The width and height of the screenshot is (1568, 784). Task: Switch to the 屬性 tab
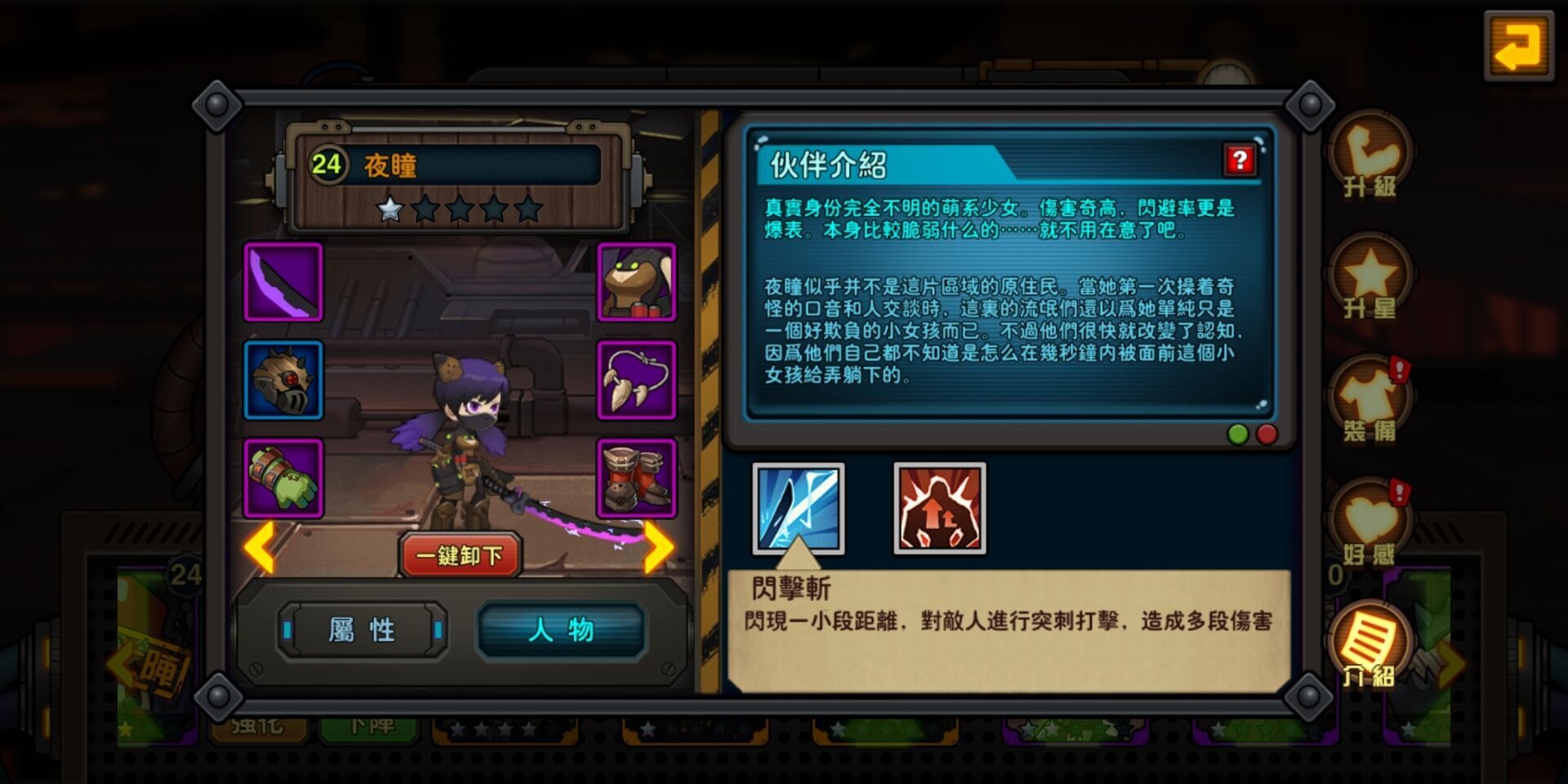pos(359,630)
